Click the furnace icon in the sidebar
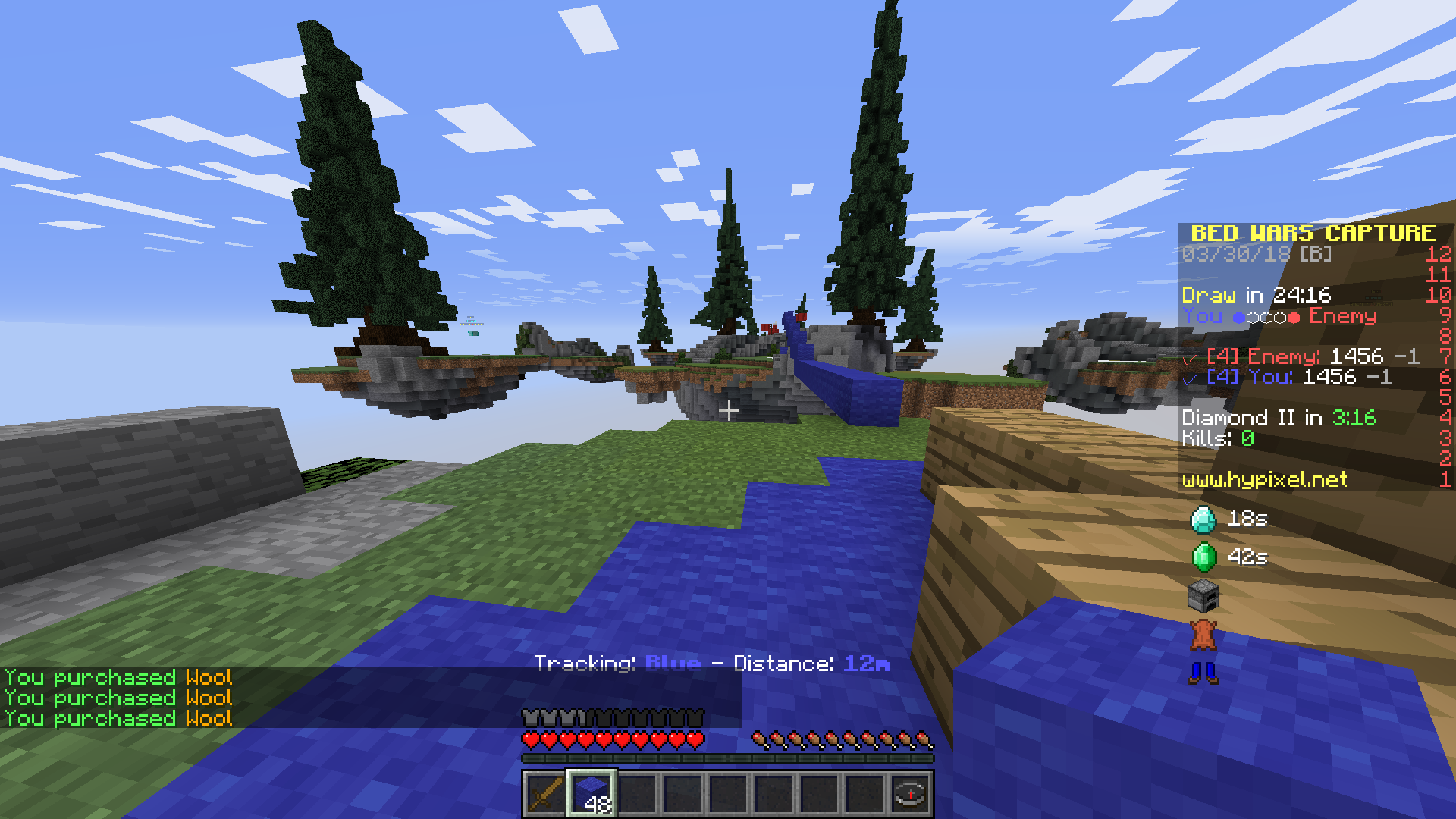 tap(1204, 598)
